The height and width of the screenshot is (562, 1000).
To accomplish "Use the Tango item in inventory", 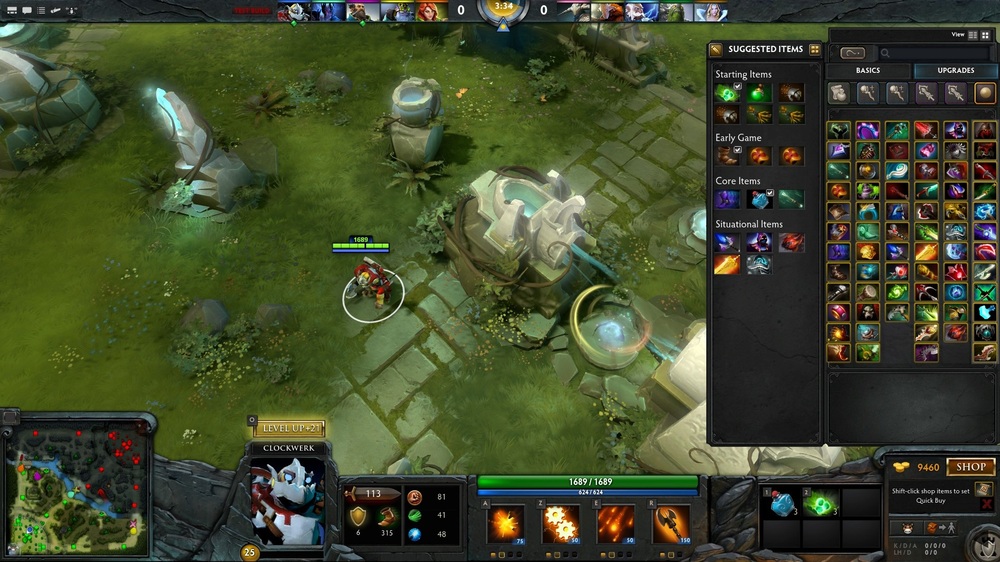I will coord(821,505).
